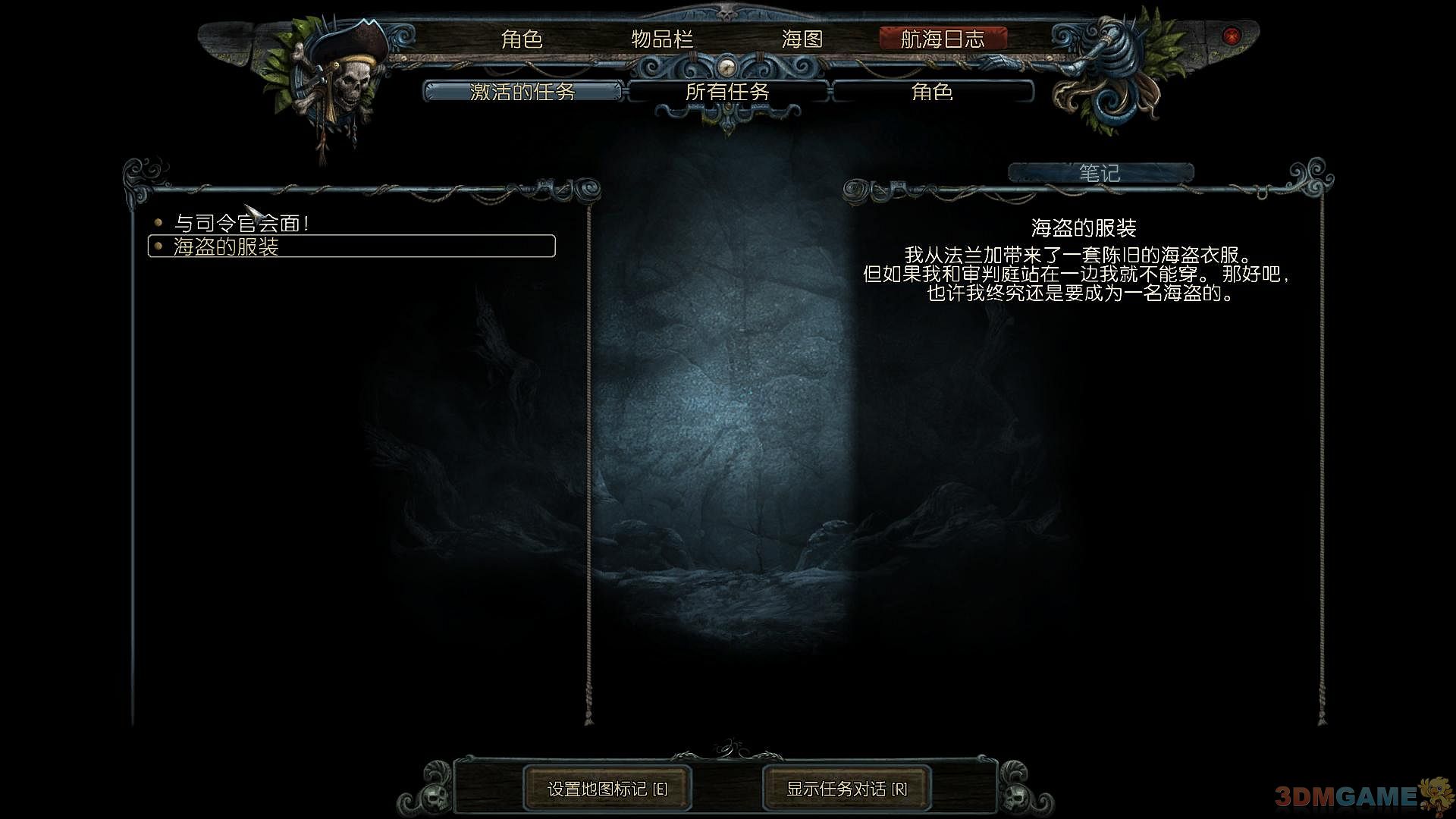Image resolution: width=1456 pixels, height=819 pixels.
Task: Toggle the 激活的任务 quest filter
Action: 523,93
